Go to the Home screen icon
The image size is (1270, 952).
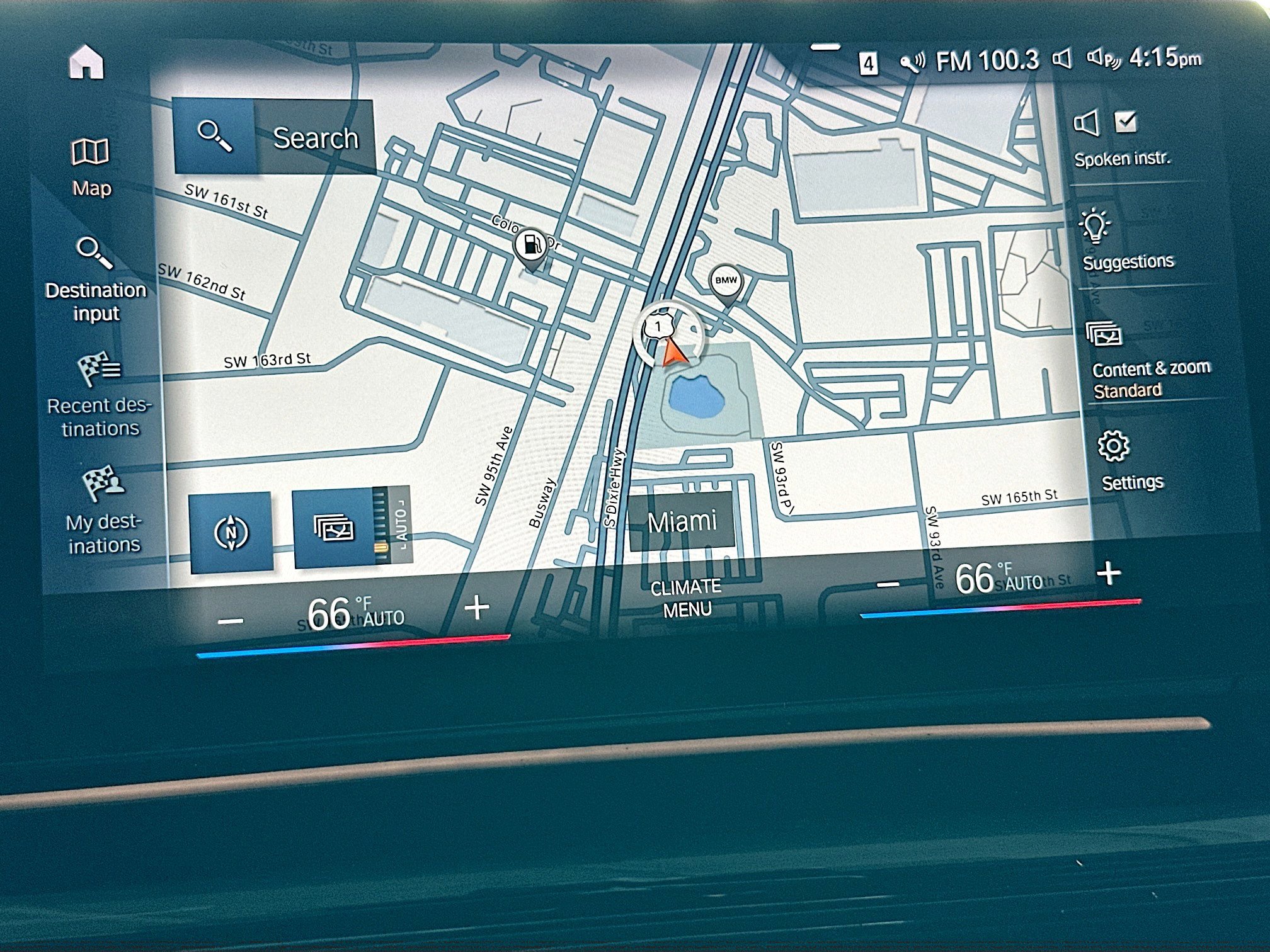click(x=86, y=62)
